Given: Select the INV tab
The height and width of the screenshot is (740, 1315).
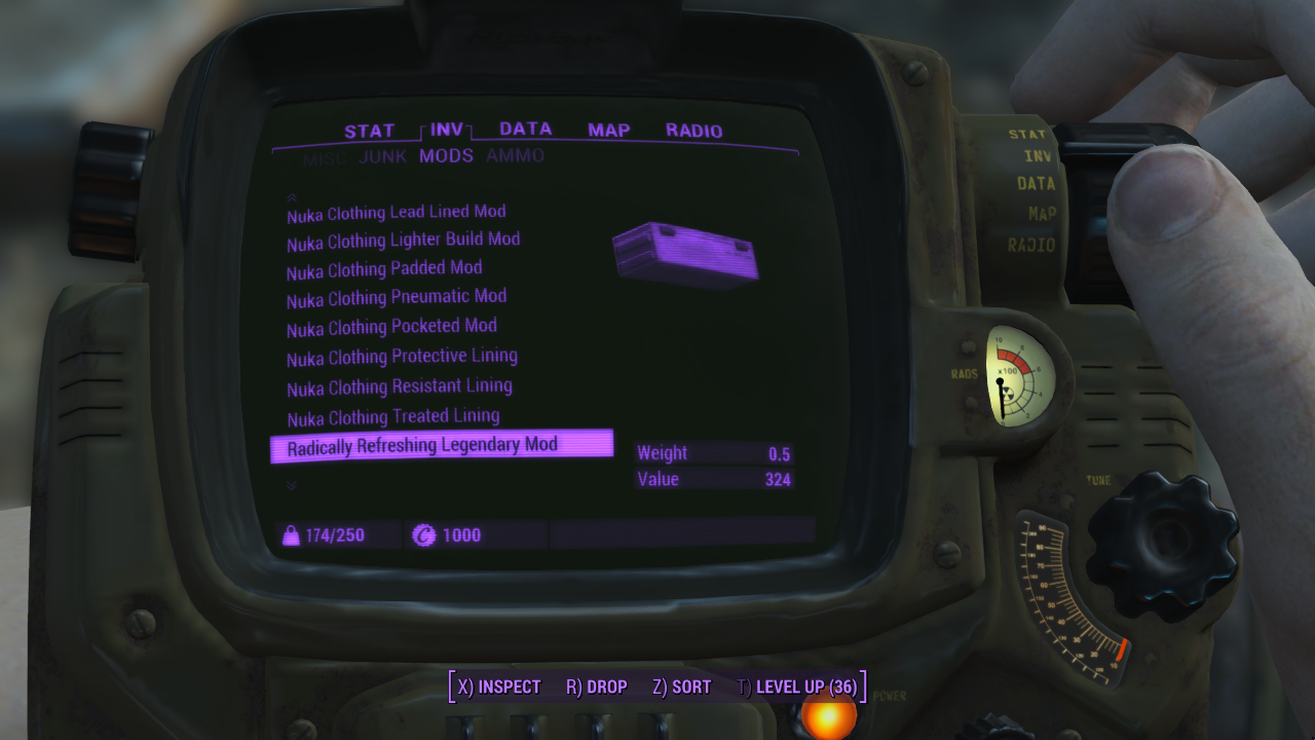Looking at the screenshot, I should pos(446,130).
